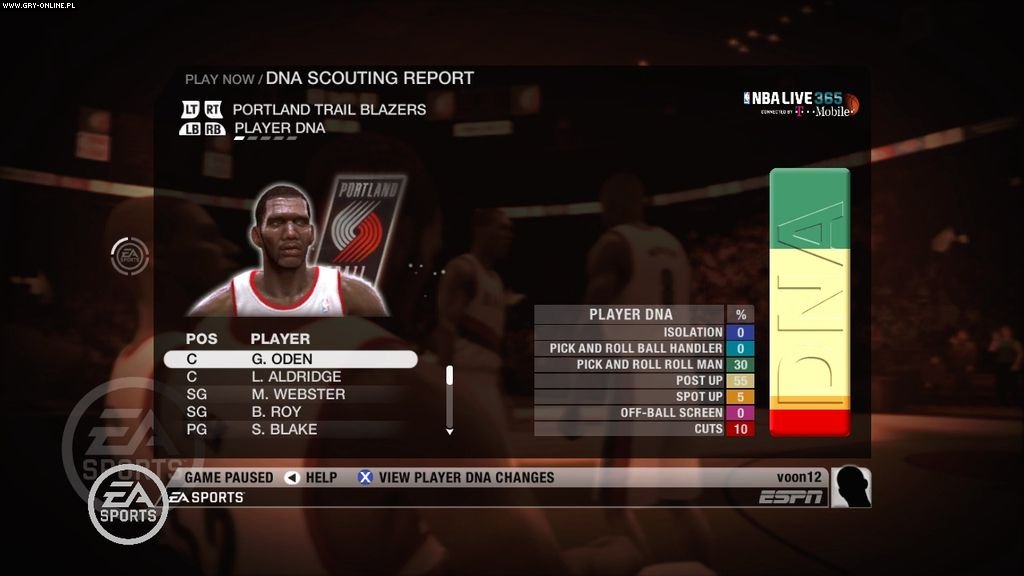Viewport: 1024px width, 576px height.
Task: Select the Cuts DNA row
Action: [x=644, y=429]
